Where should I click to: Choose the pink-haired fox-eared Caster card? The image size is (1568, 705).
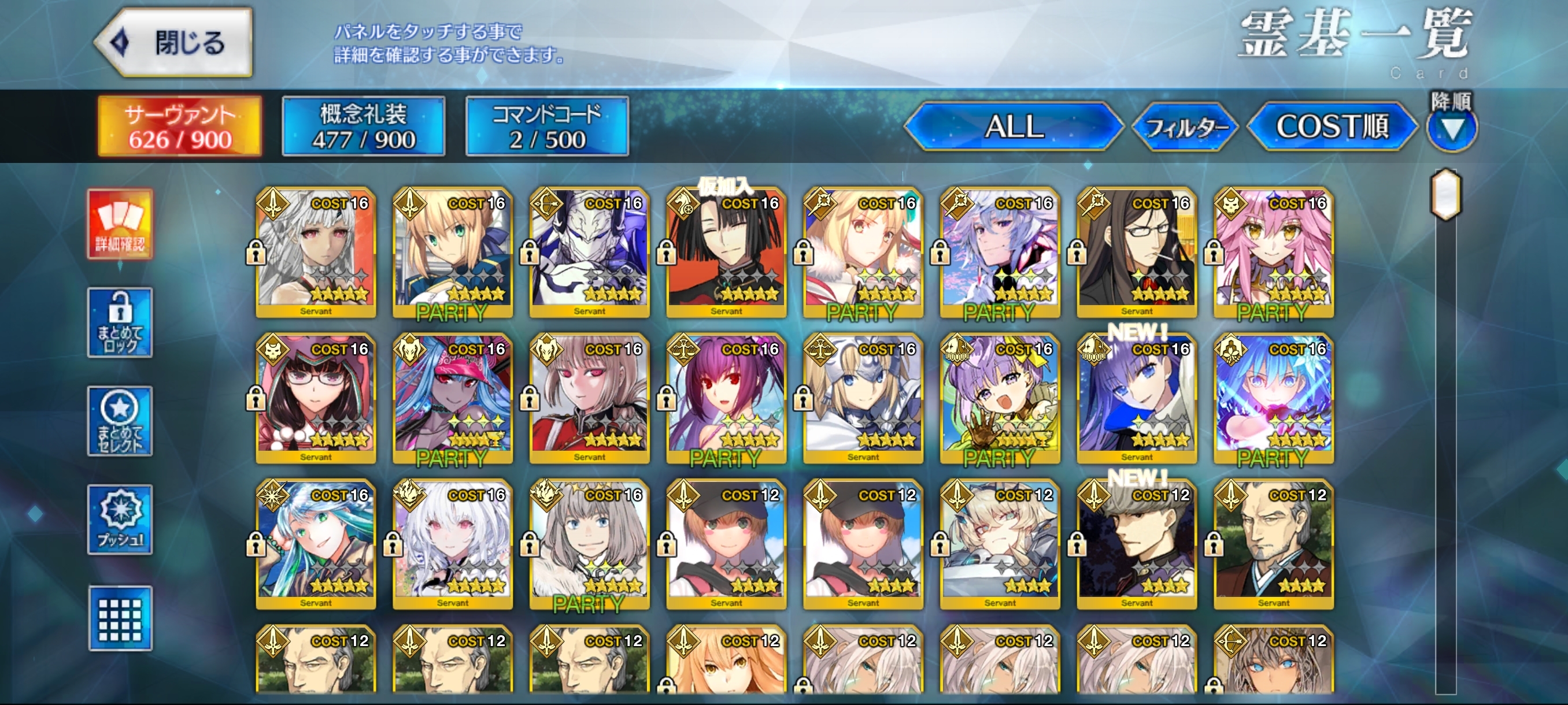tap(1273, 253)
